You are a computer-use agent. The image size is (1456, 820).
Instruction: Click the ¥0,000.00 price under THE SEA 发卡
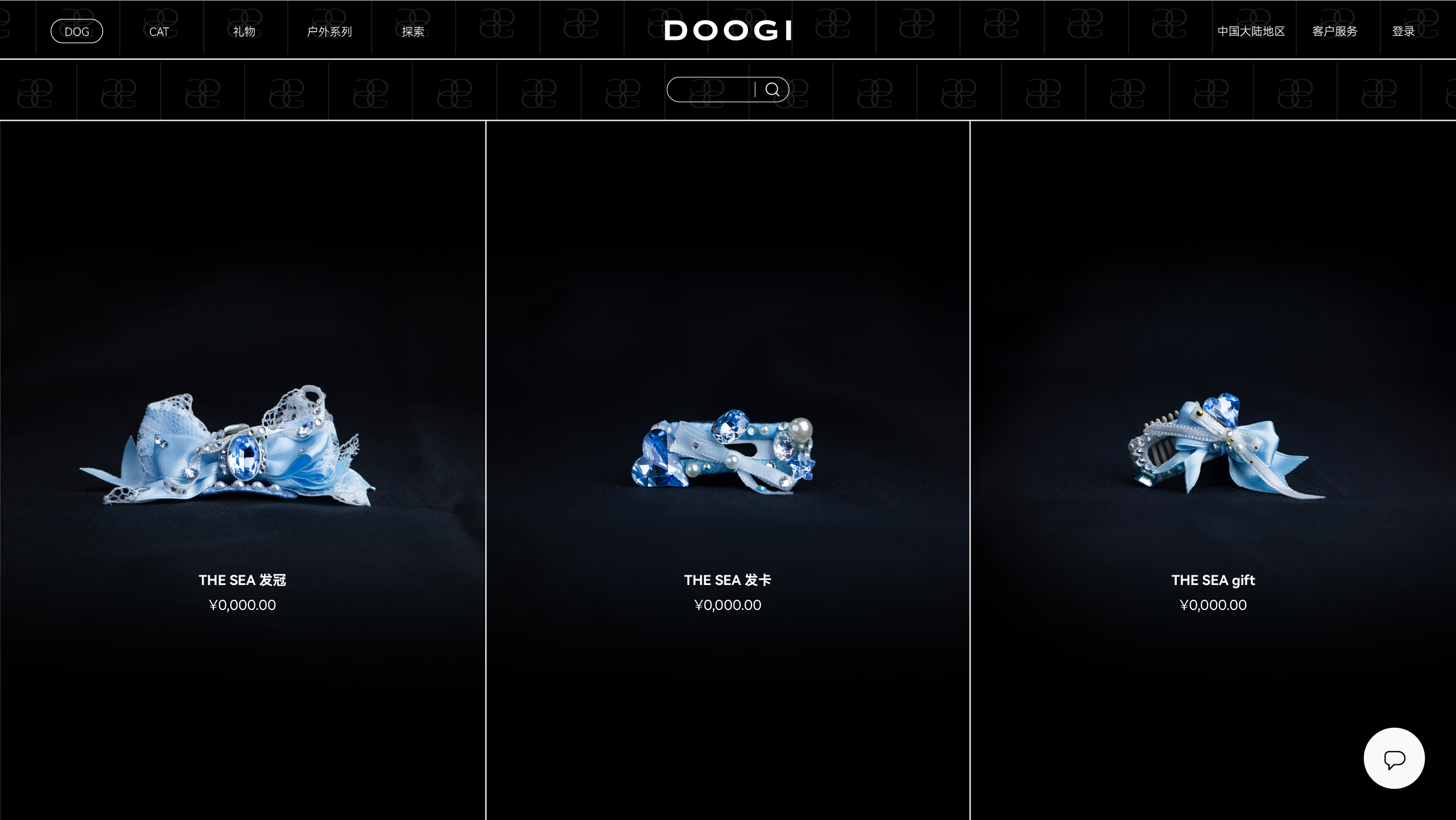(x=728, y=605)
